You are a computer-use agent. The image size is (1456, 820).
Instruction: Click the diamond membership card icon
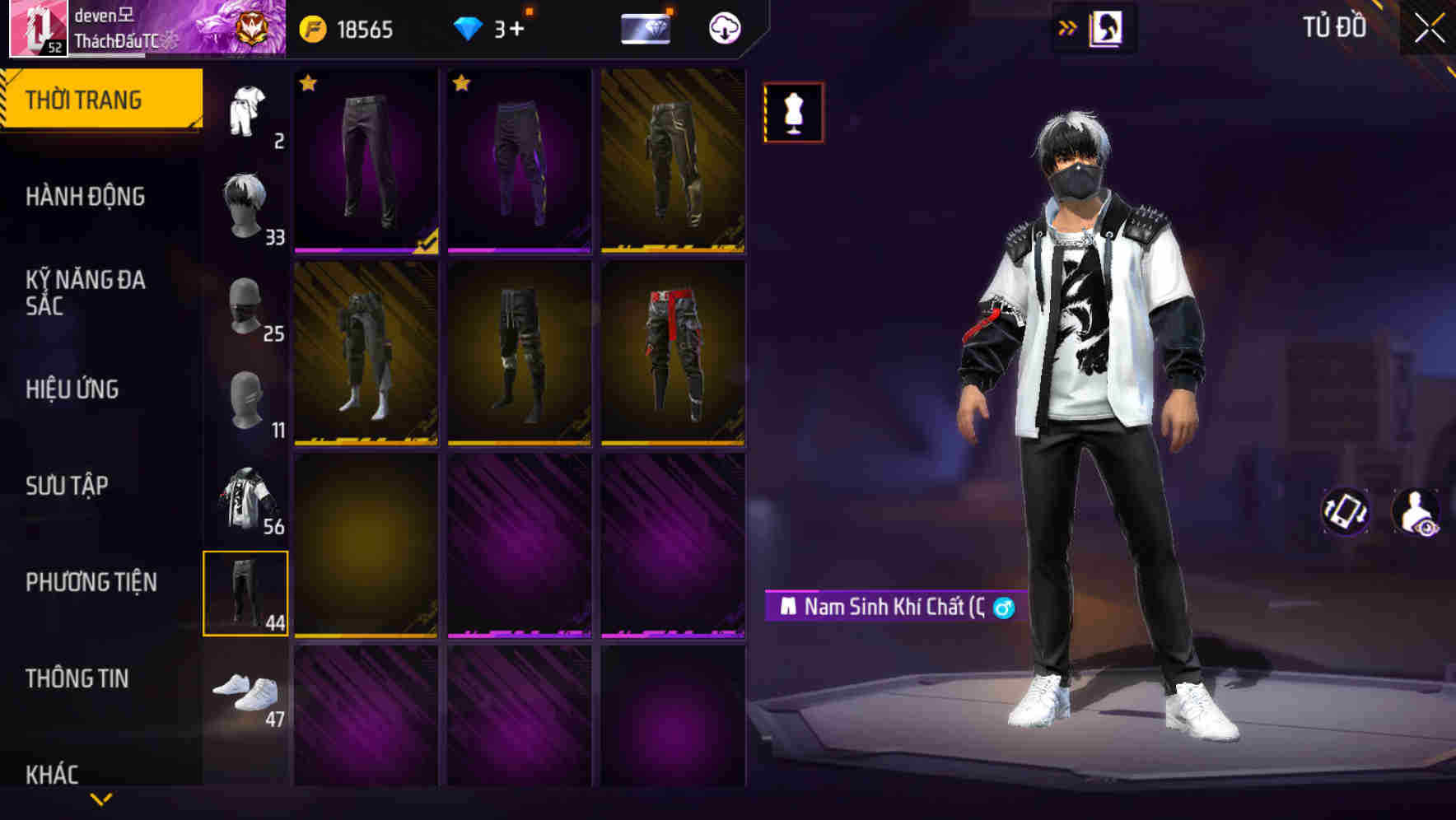[646, 28]
